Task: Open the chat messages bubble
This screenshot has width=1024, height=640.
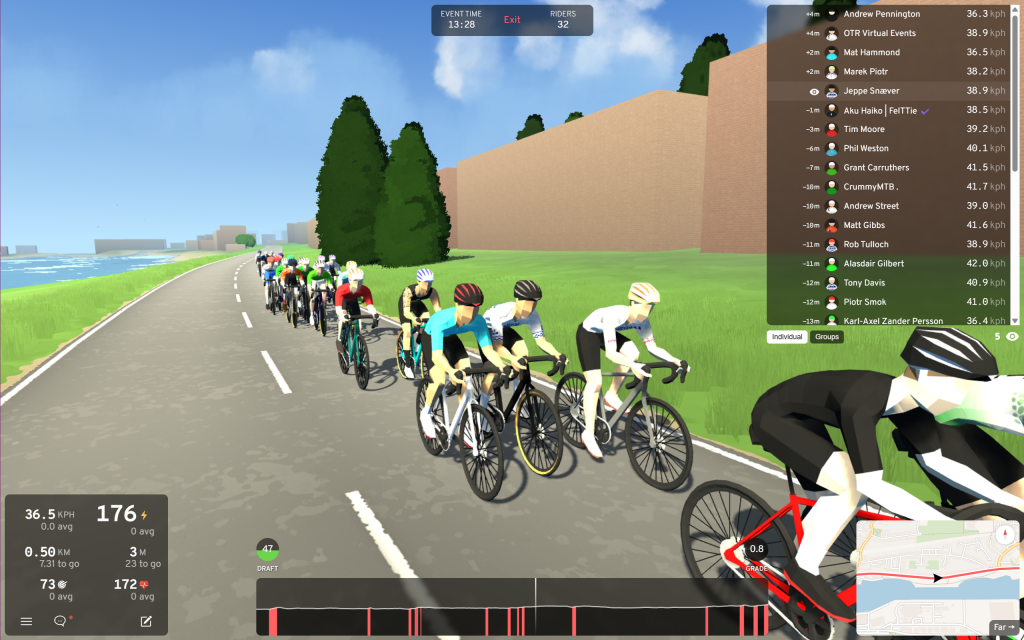Action: [x=60, y=621]
